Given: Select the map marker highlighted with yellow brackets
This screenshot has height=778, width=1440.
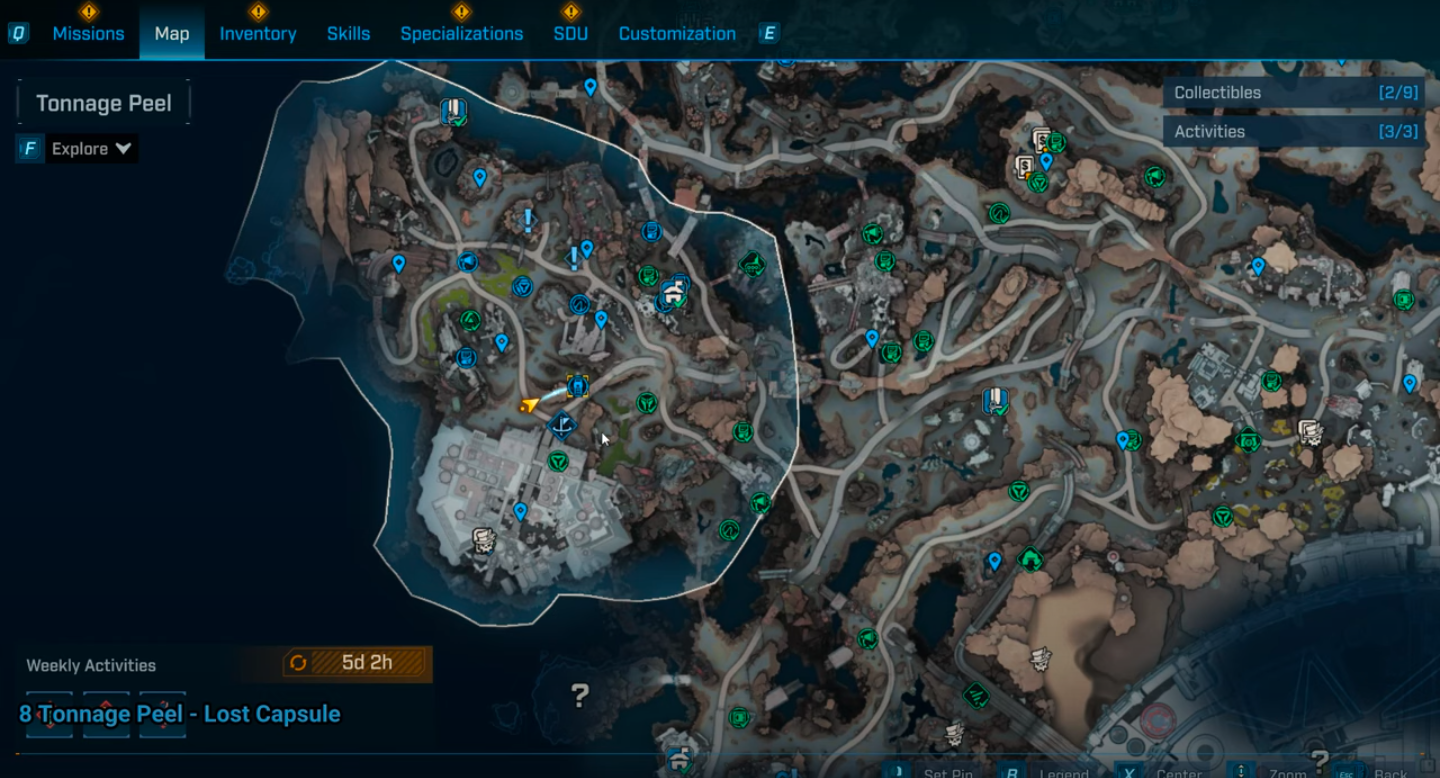Looking at the screenshot, I should tap(577, 386).
